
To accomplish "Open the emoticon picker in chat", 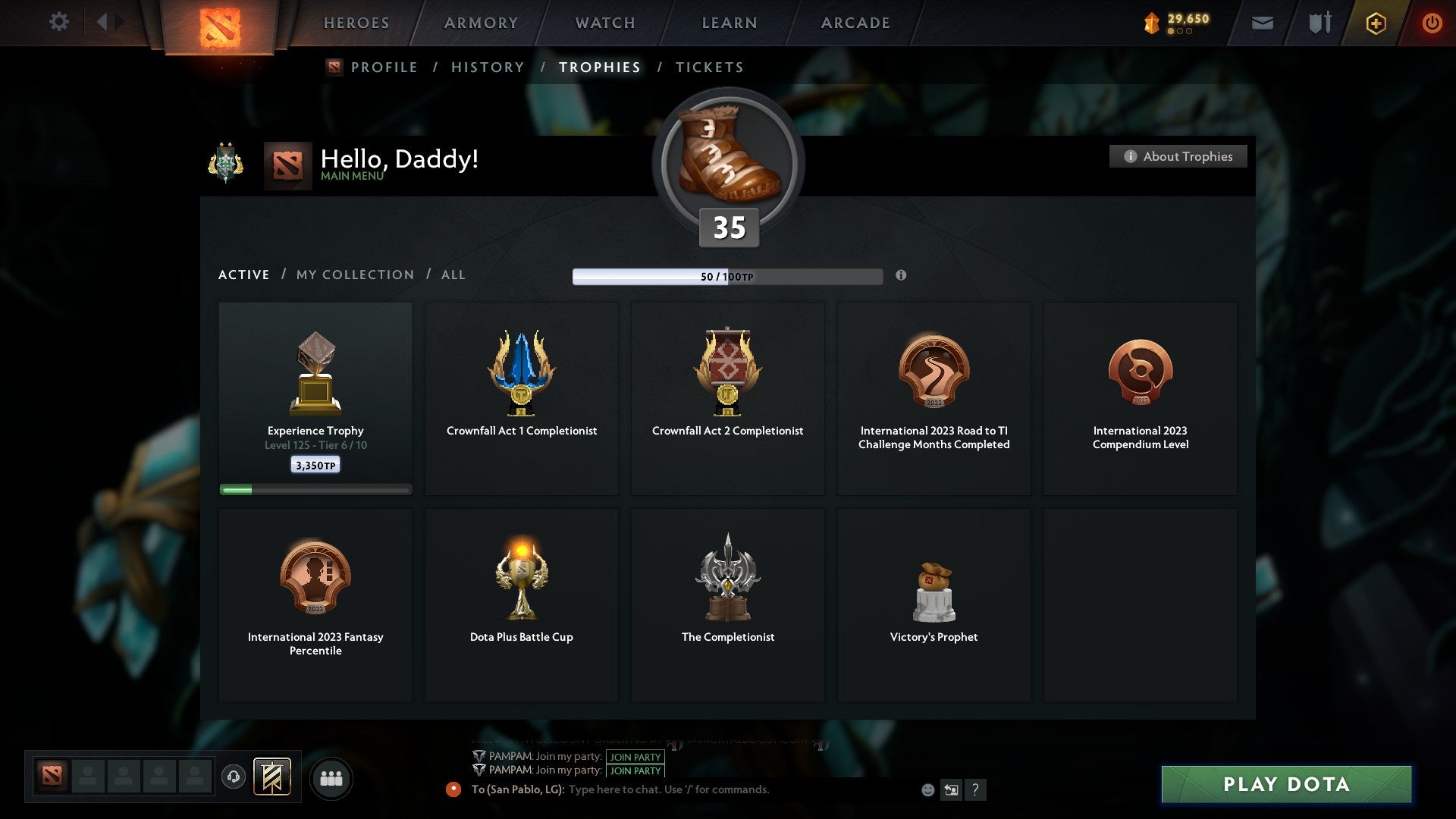I will click(x=927, y=789).
